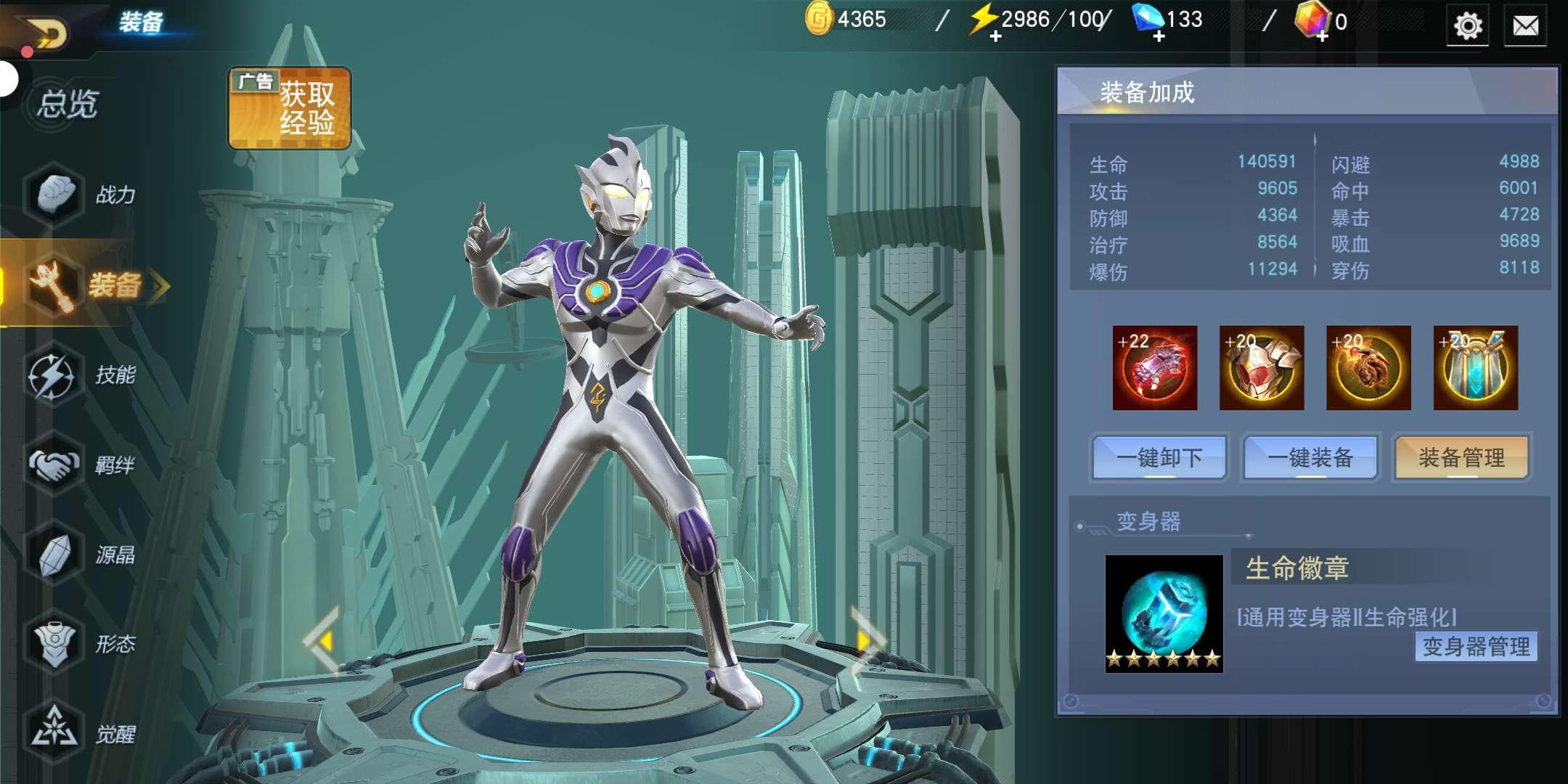1568x784 pixels.
Task: Open 装备管理
Action: pyautogui.click(x=1461, y=457)
